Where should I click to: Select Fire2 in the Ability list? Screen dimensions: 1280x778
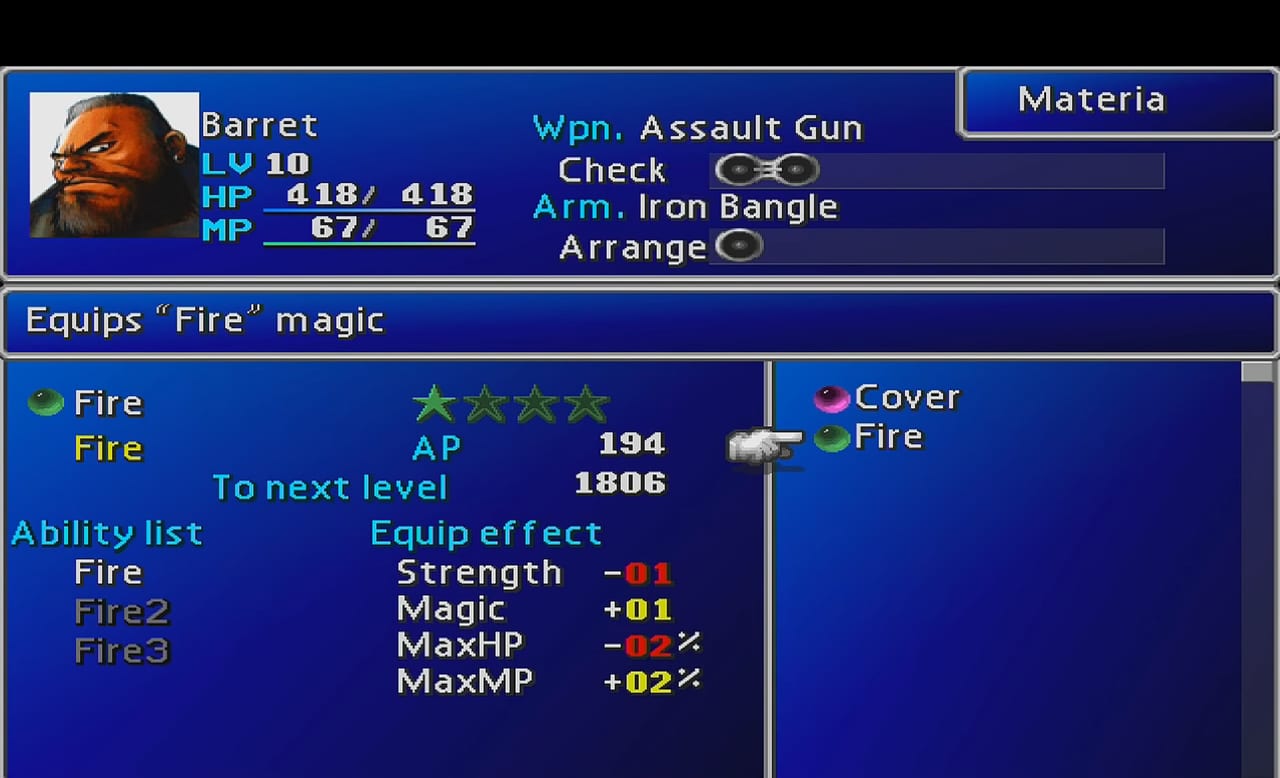[121, 611]
